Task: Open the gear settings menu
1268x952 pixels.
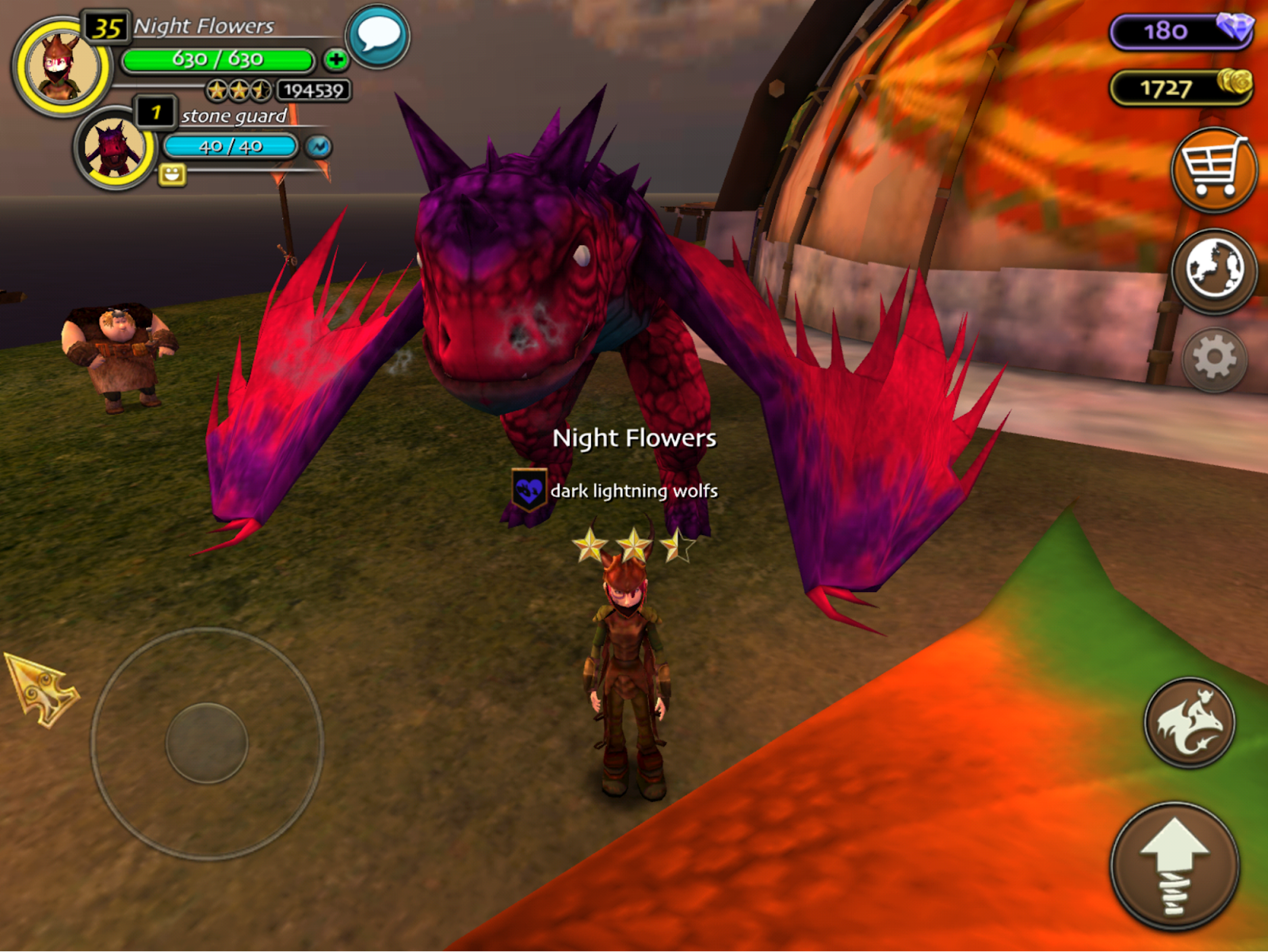Action: pos(1214,360)
